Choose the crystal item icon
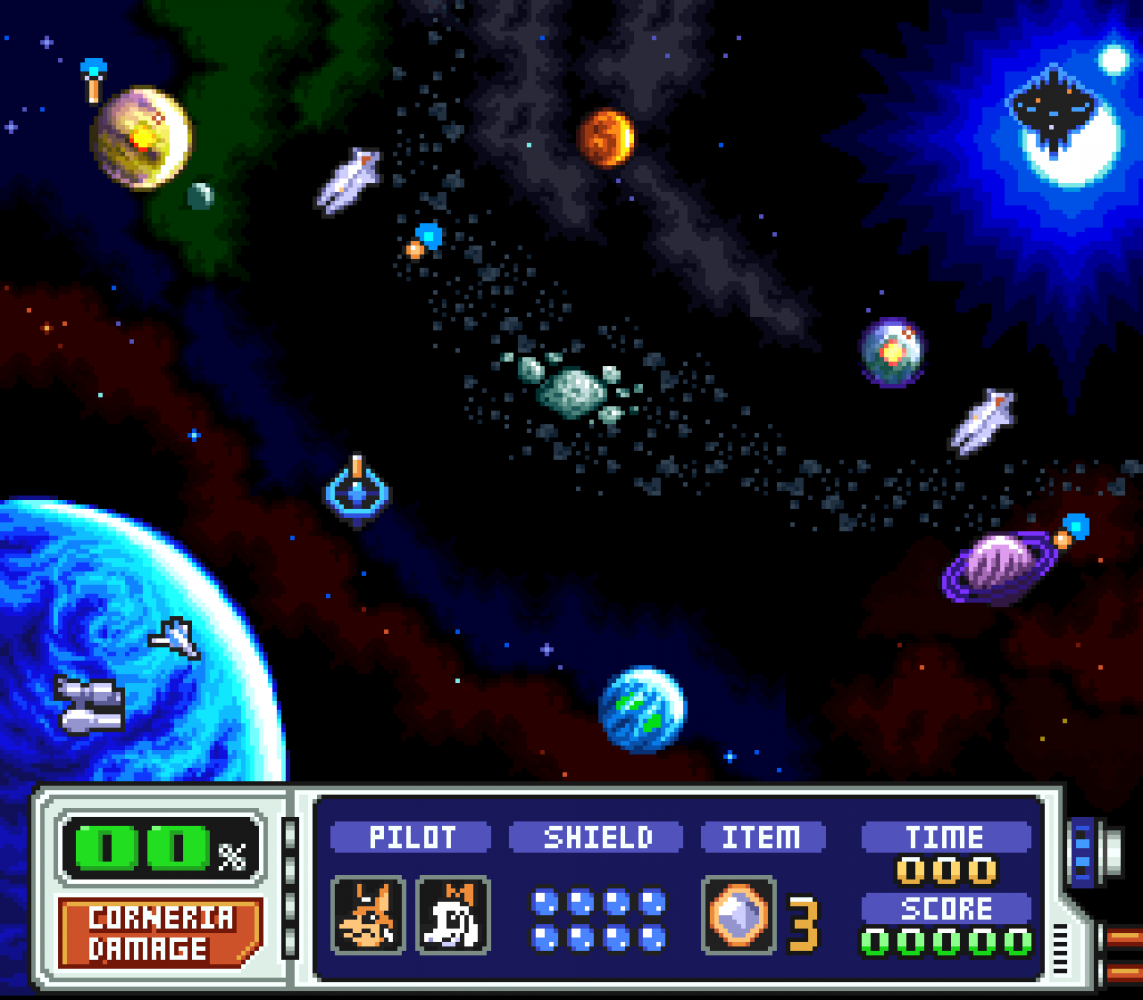The image size is (1143, 1000). point(739,915)
